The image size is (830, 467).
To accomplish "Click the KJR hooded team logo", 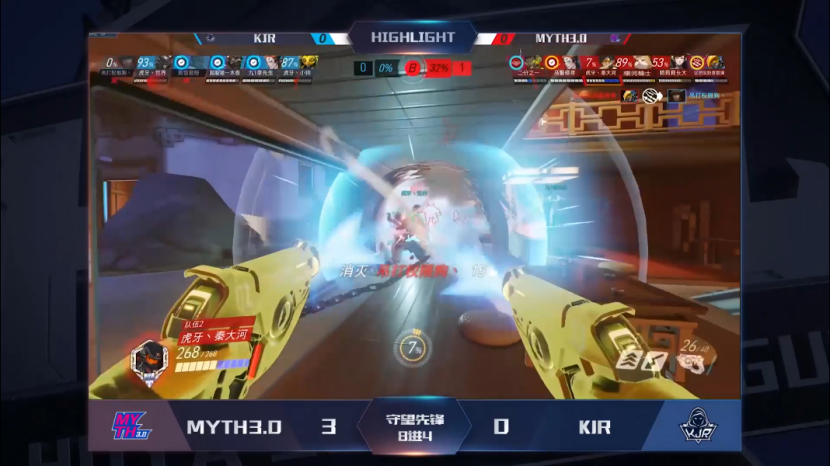I will pos(692,427).
